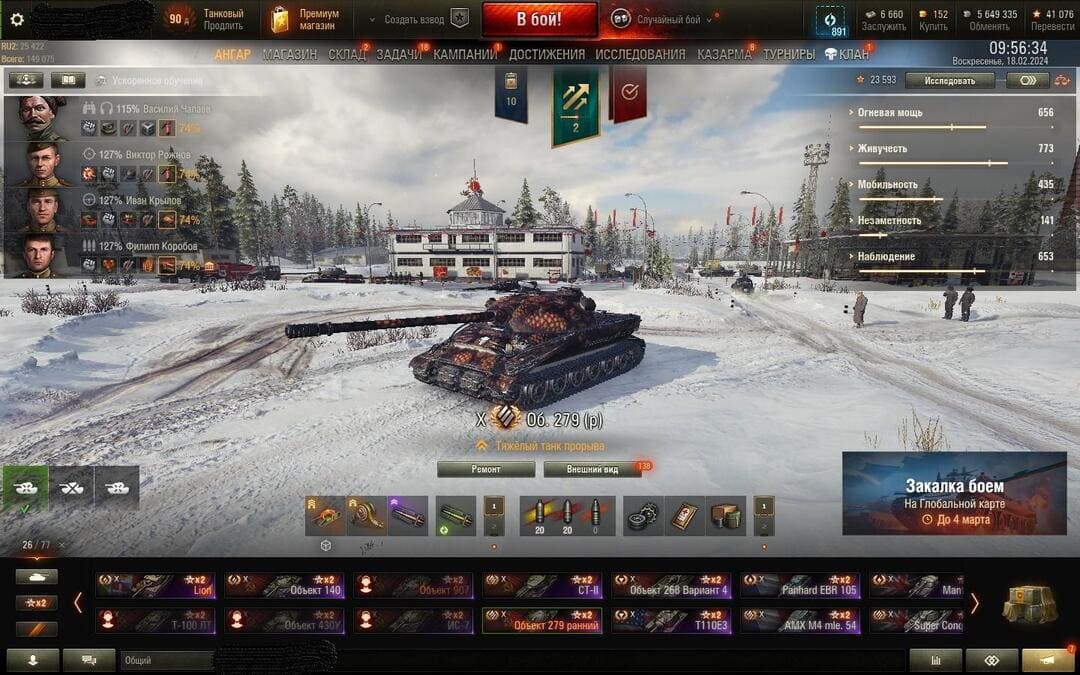1080x675 pixels.
Task: Choose the ИС-7 tank in carousel
Action: (x=415, y=620)
